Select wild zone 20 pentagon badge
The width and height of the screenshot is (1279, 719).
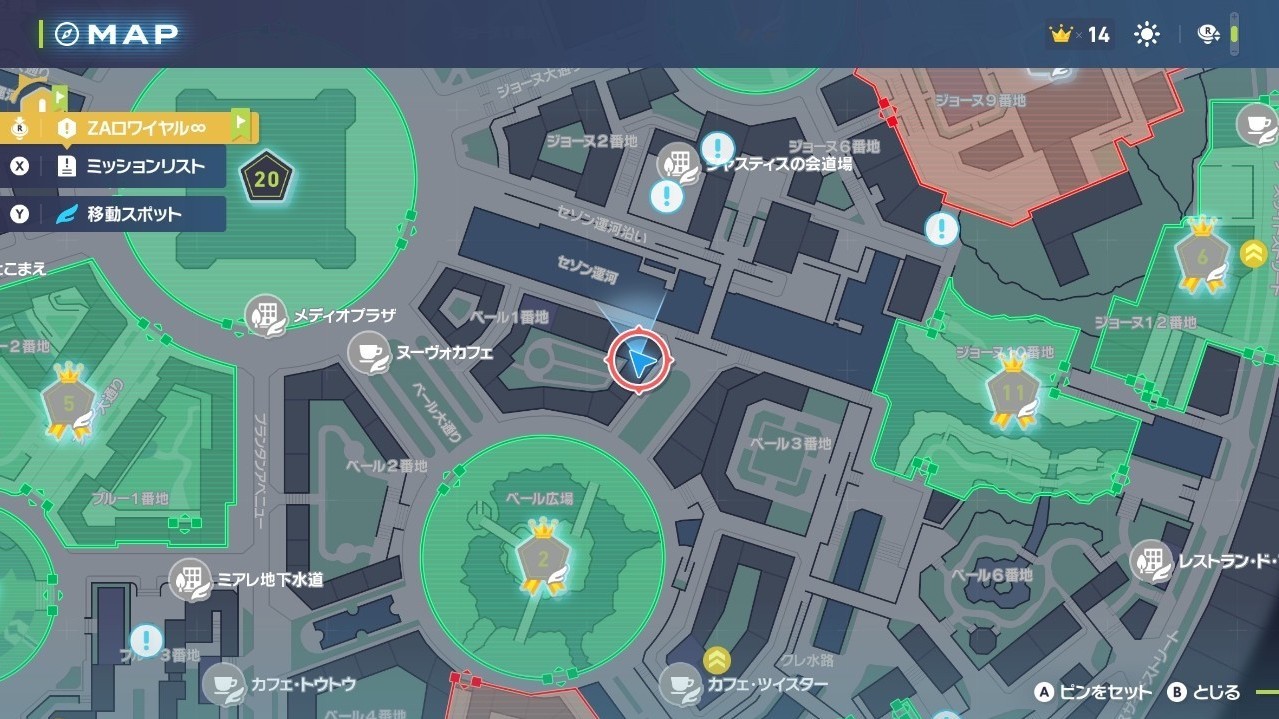pyautogui.click(x=266, y=181)
